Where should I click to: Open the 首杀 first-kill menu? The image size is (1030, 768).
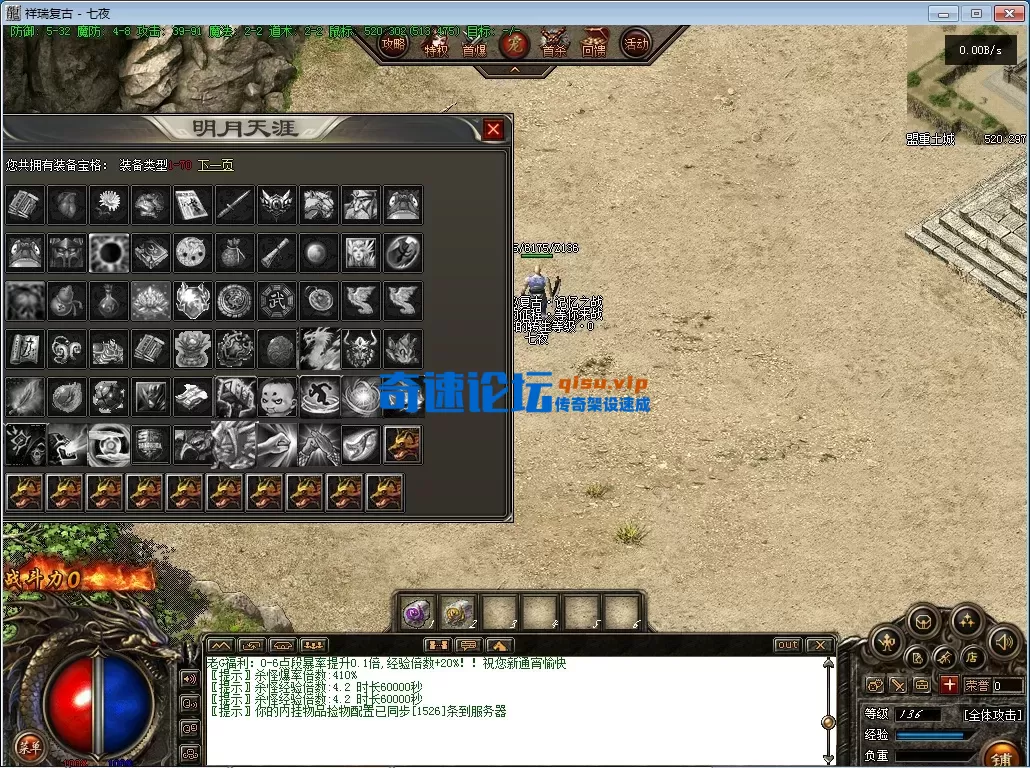(x=554, y=44)
